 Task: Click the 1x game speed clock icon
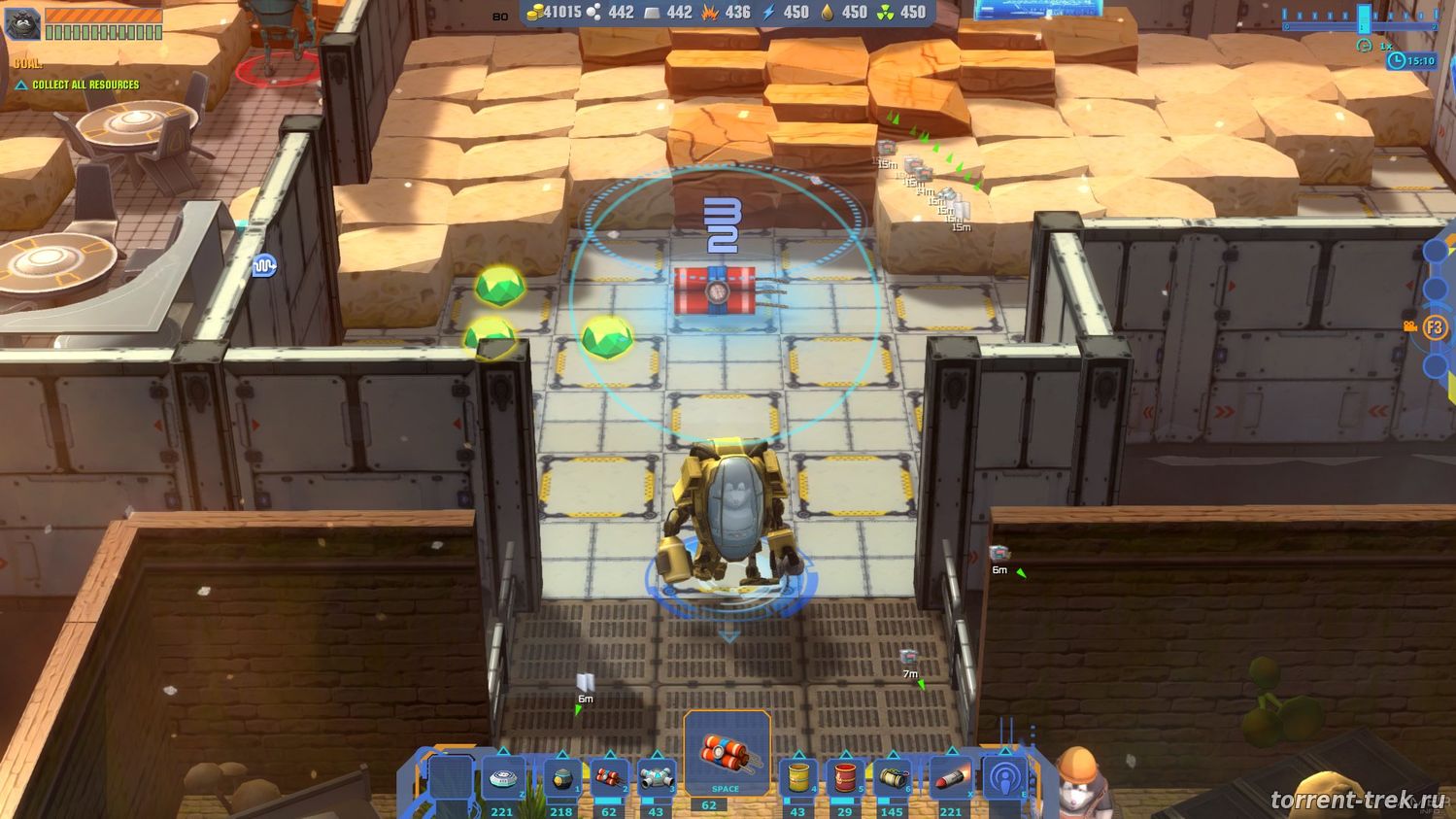click(x=1365, y=46)
